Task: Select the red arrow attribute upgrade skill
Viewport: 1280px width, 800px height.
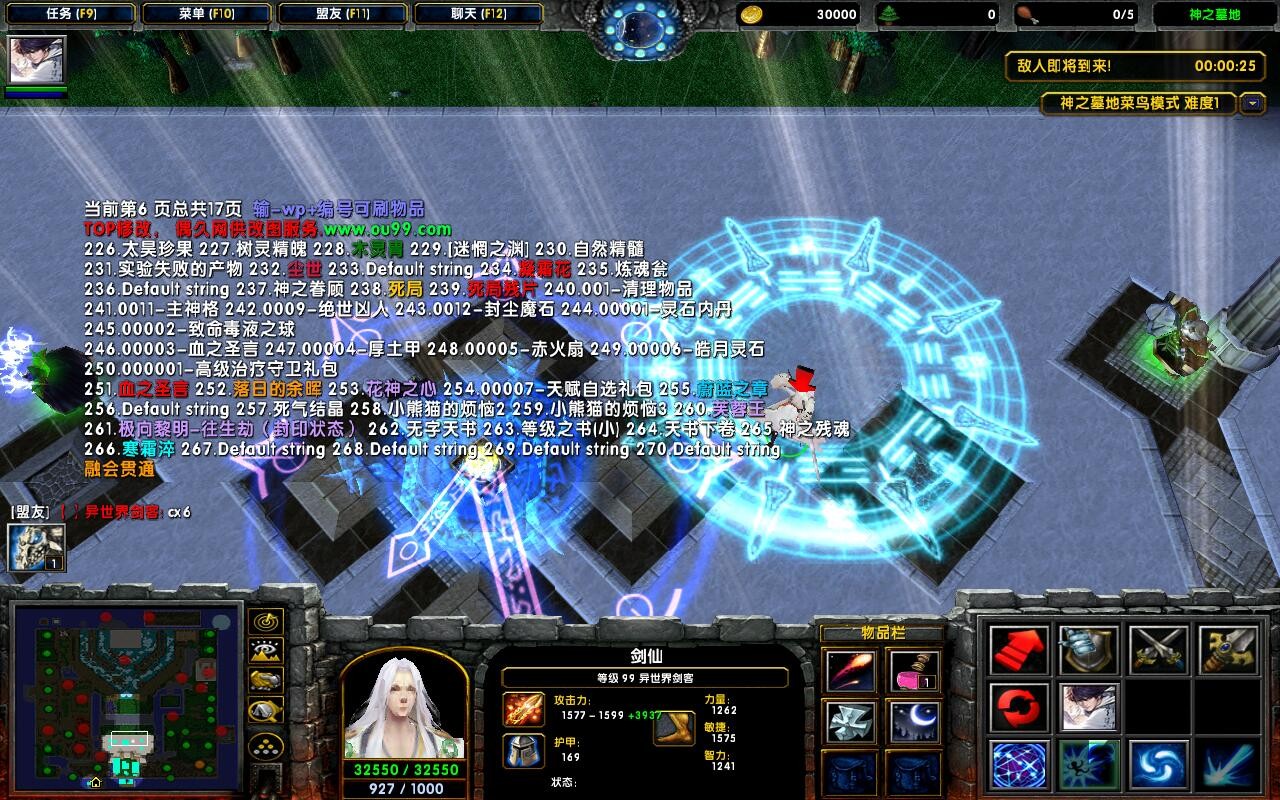Action: tap(1020, 650)
